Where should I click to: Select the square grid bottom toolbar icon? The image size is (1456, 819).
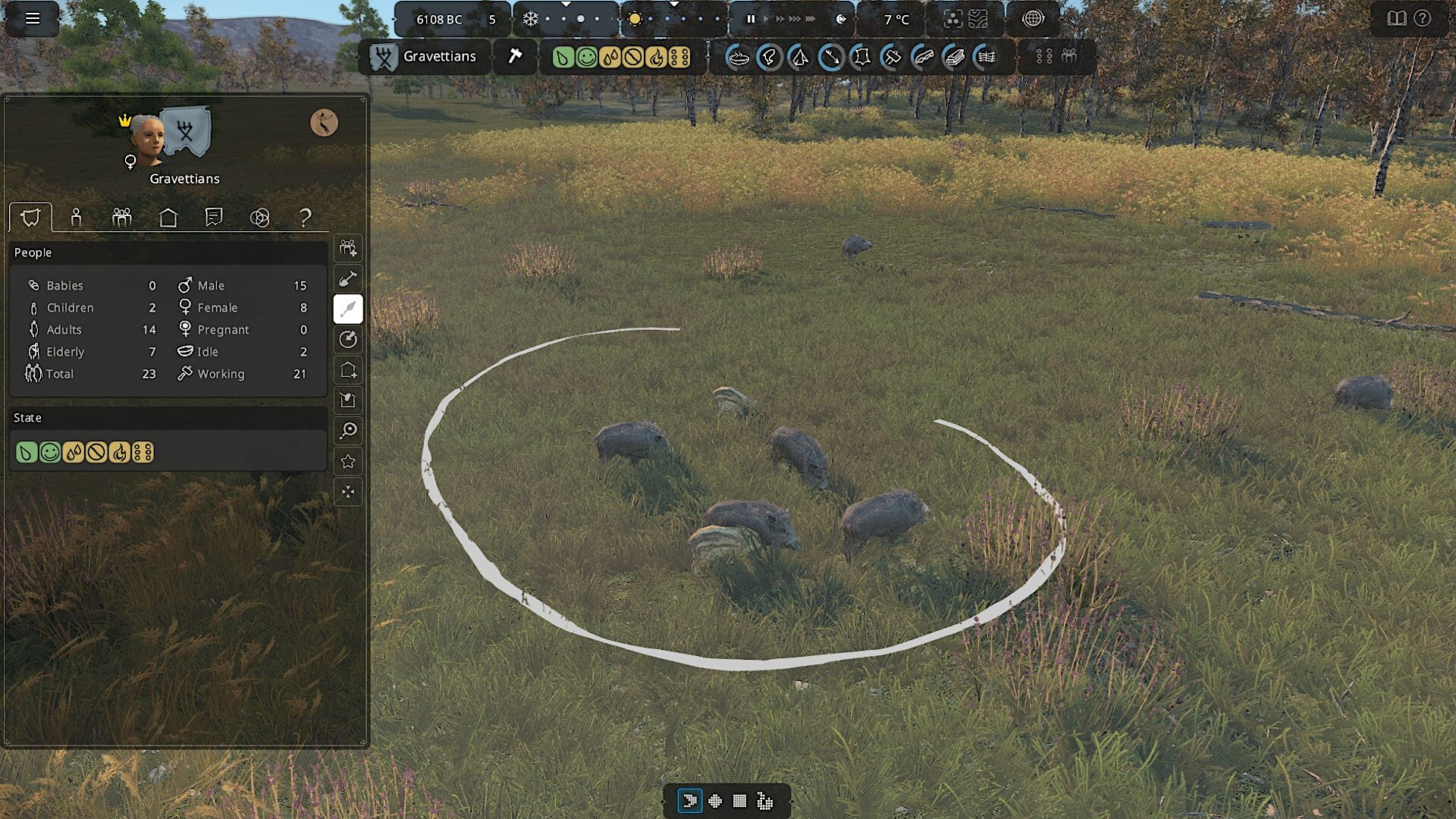[739, 801]
